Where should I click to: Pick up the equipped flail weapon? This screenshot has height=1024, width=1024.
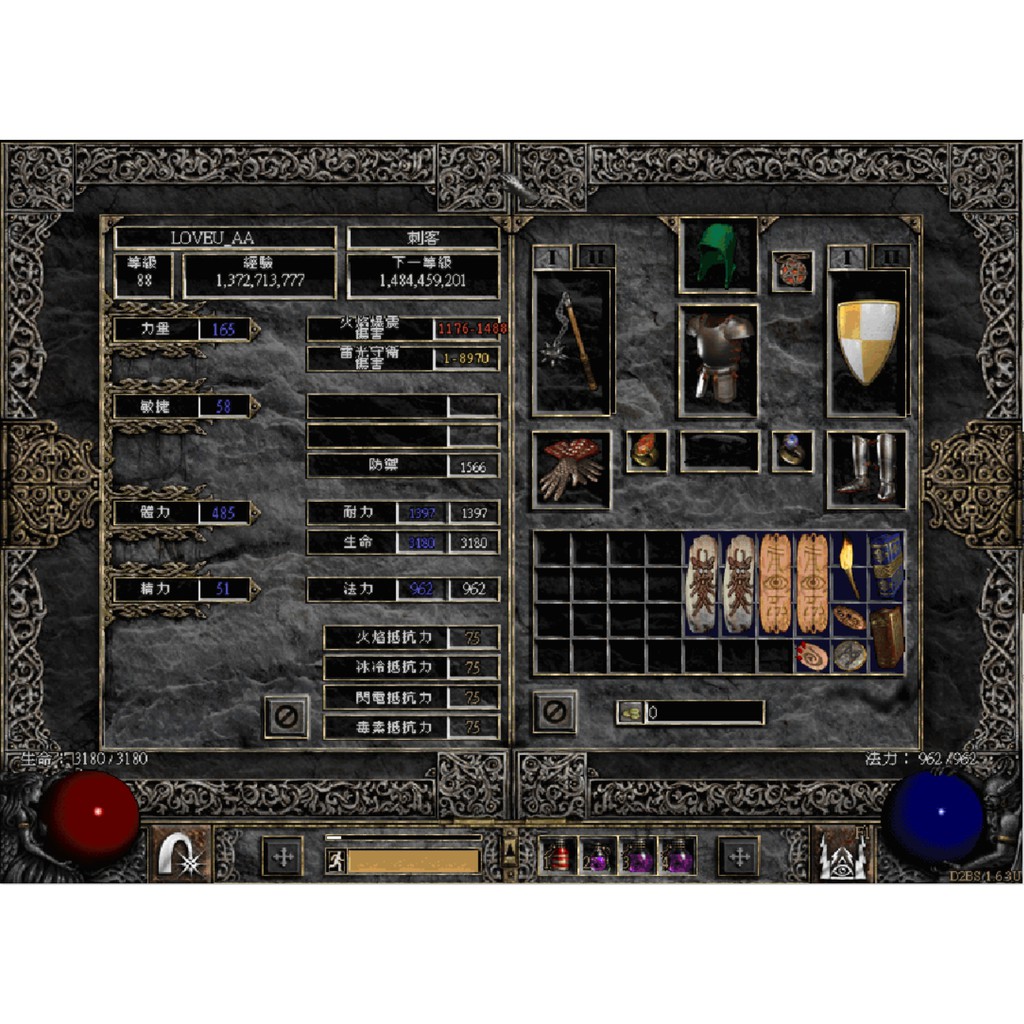[x=573, y=342]
